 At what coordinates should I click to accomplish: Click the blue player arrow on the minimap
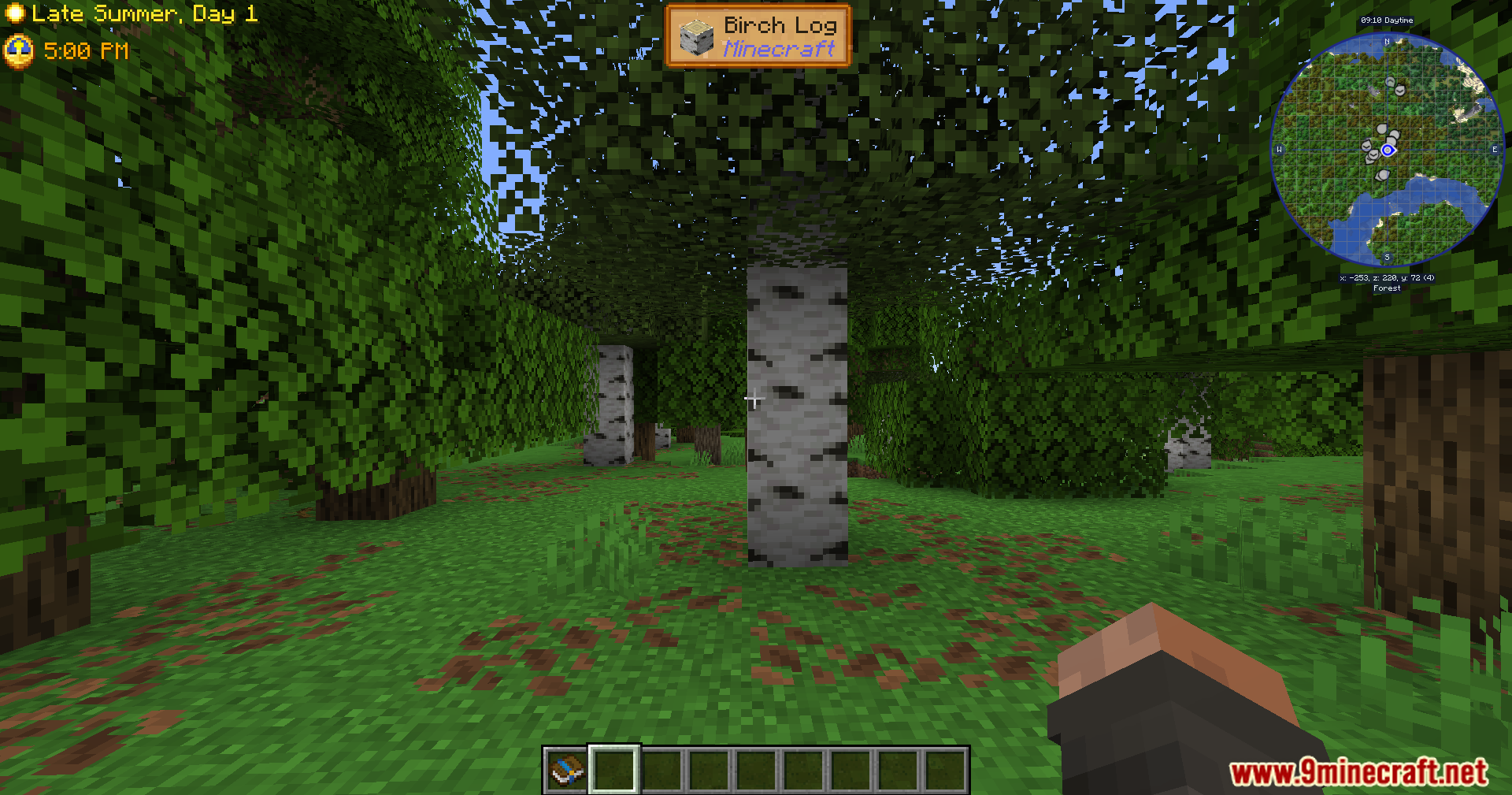pos(1388,150)
